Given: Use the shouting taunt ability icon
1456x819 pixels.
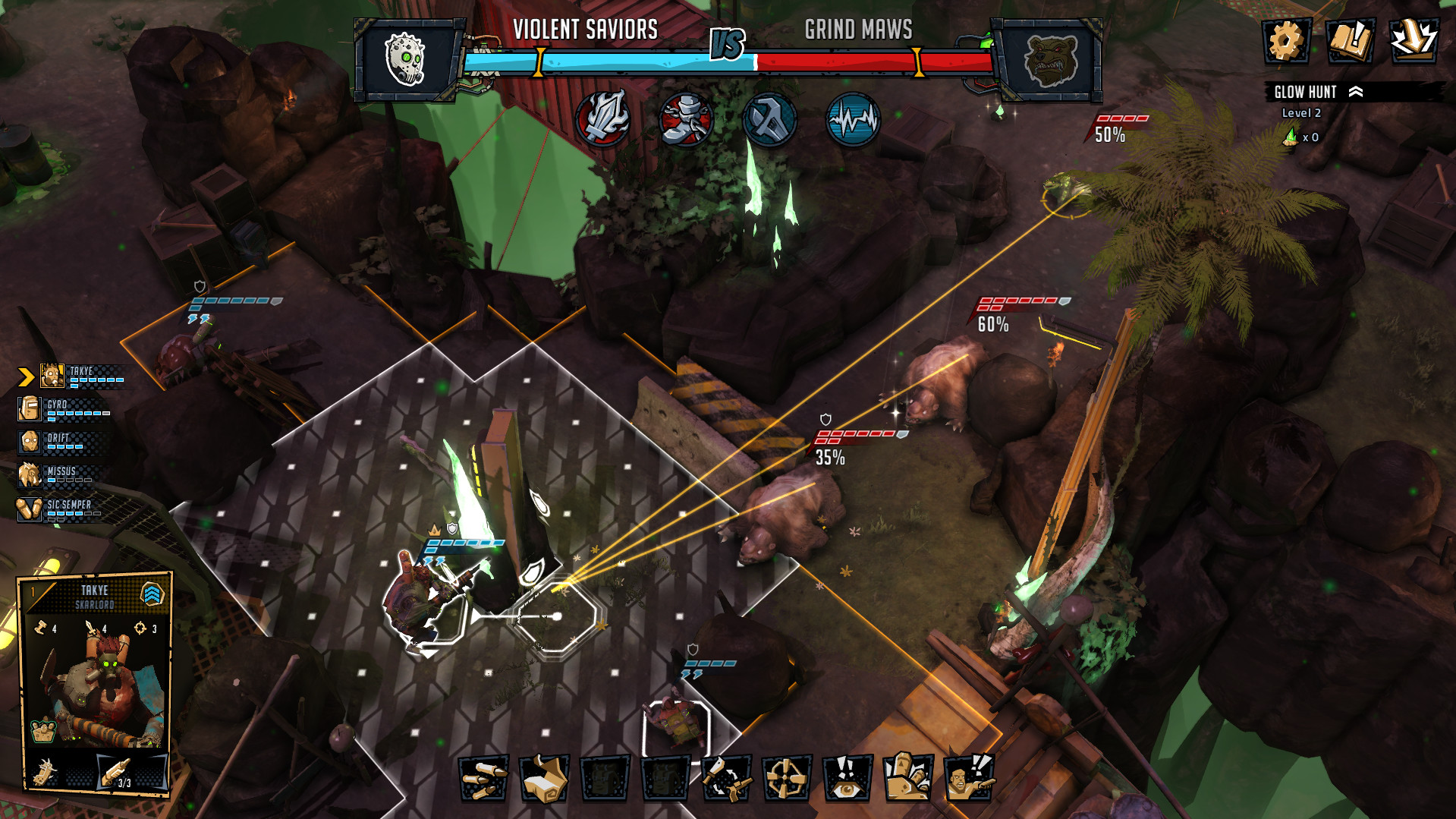Looking at the screenshot, I should pos(969,780).
